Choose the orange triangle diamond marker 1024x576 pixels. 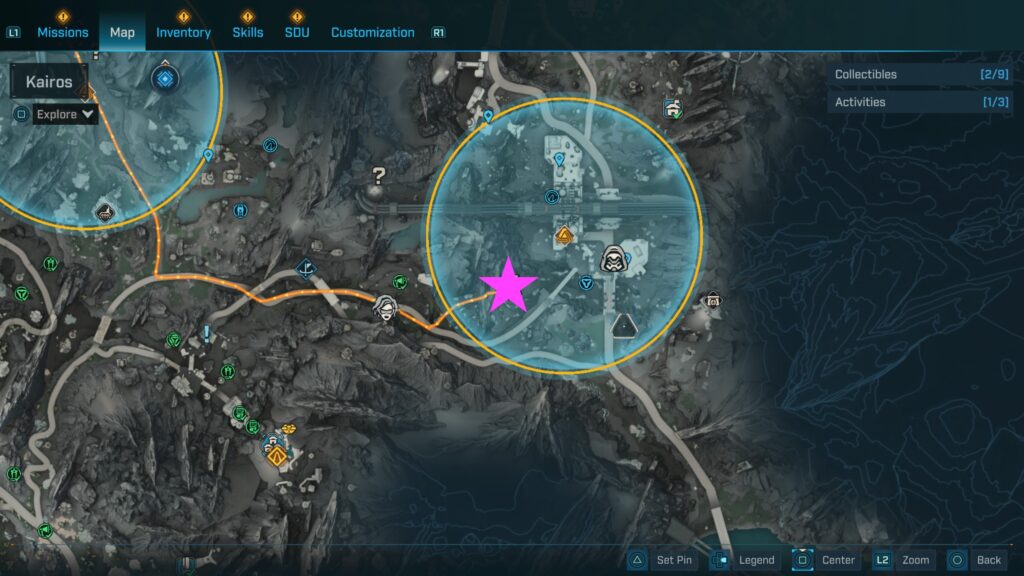pos(564,237)
